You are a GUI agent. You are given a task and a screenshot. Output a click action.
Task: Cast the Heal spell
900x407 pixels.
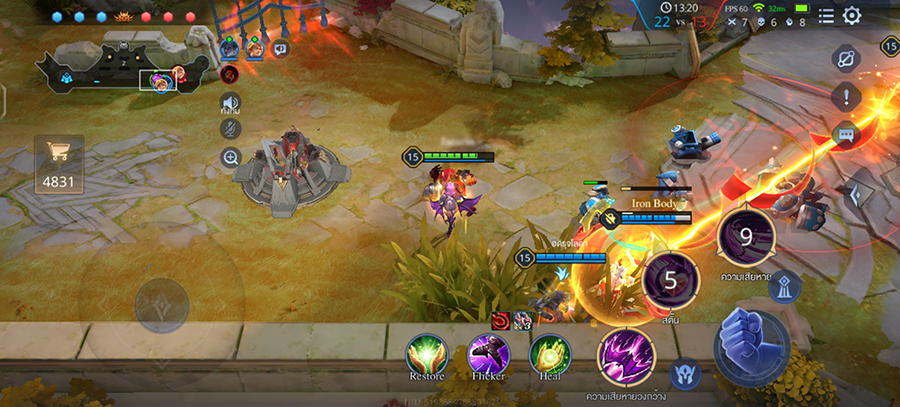[x=549, y=355]
